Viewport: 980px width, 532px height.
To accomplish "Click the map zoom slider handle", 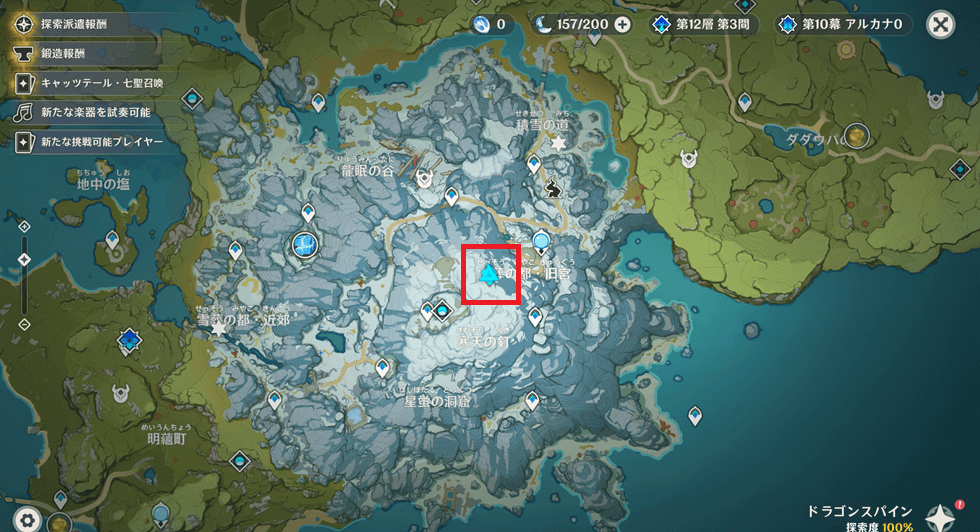I will click(24, 260).
